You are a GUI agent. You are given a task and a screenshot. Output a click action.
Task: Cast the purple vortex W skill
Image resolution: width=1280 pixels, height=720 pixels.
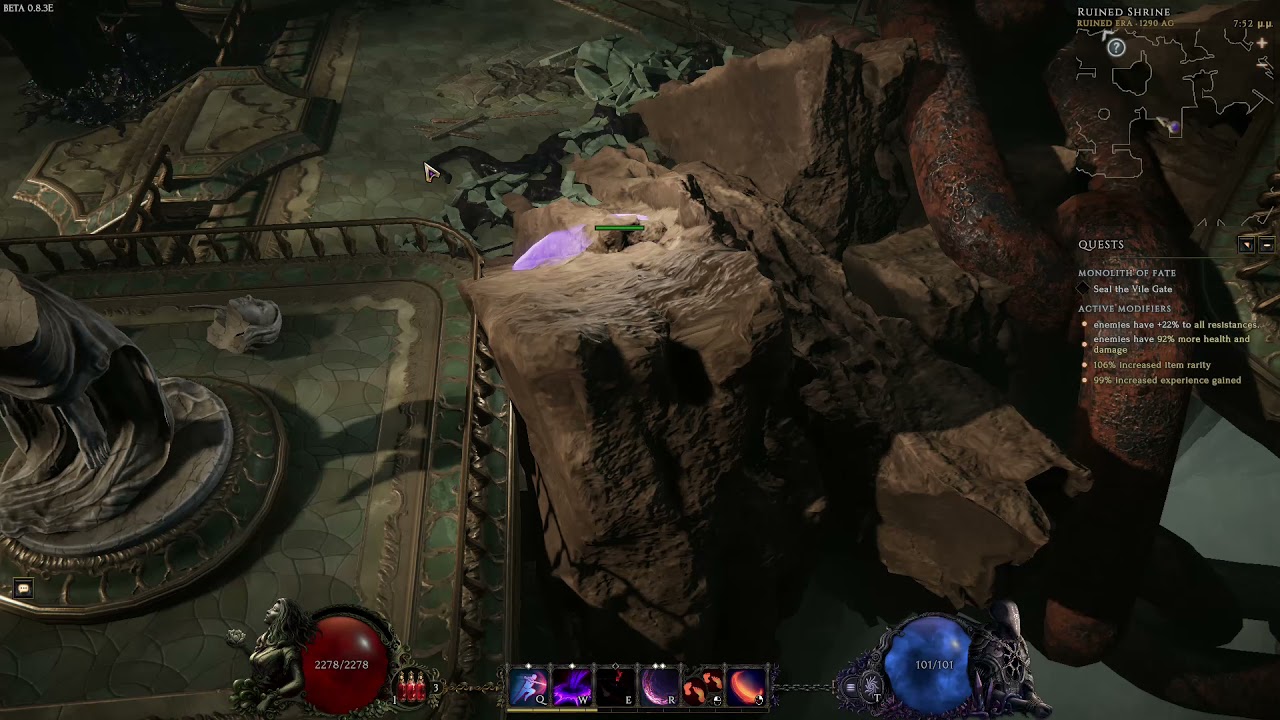(x=572, y=687)
